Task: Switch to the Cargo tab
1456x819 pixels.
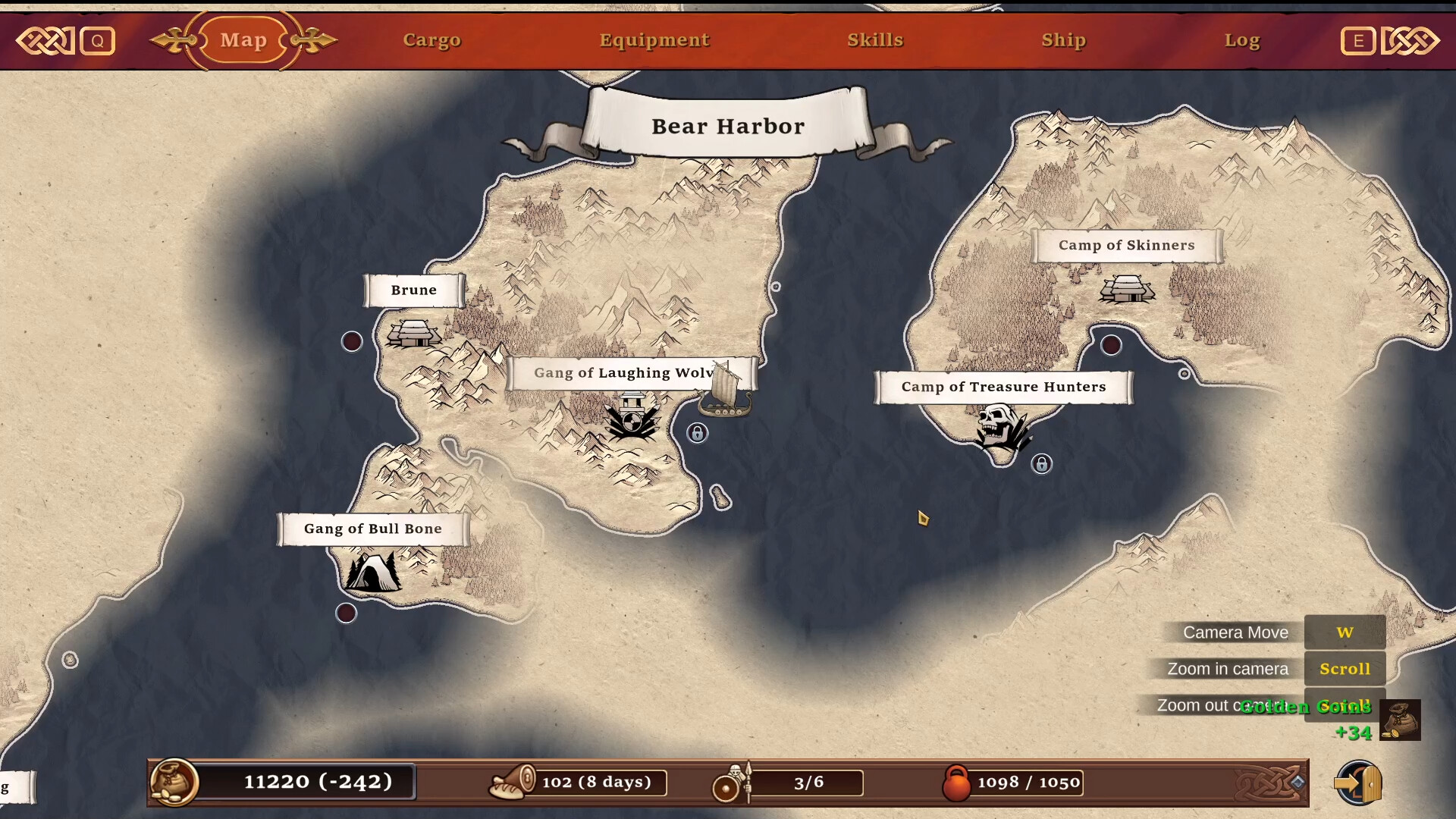Action: click(x=431, y=40)
